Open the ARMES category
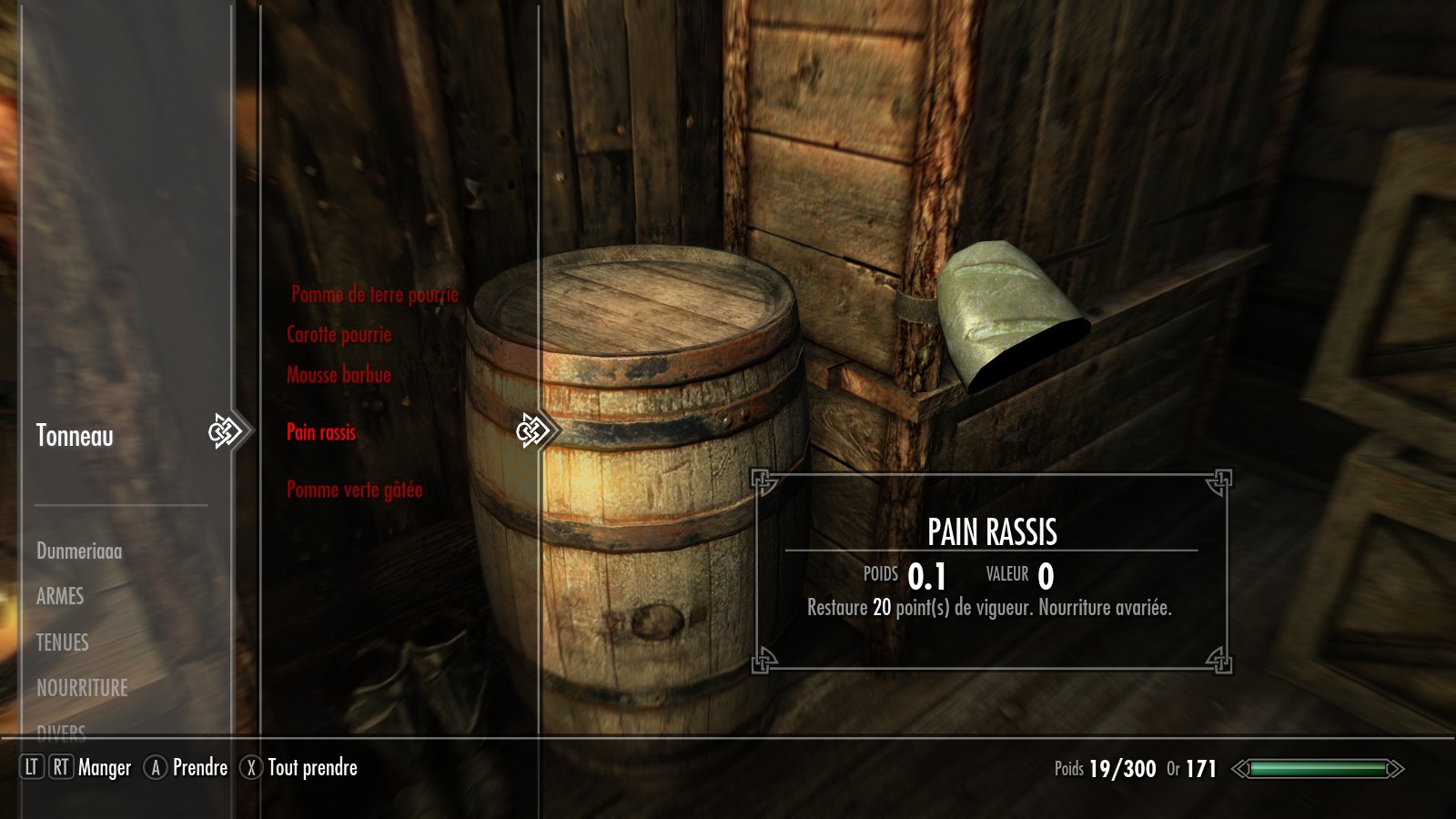This screenshot has width=1456, height=819. 60,596
